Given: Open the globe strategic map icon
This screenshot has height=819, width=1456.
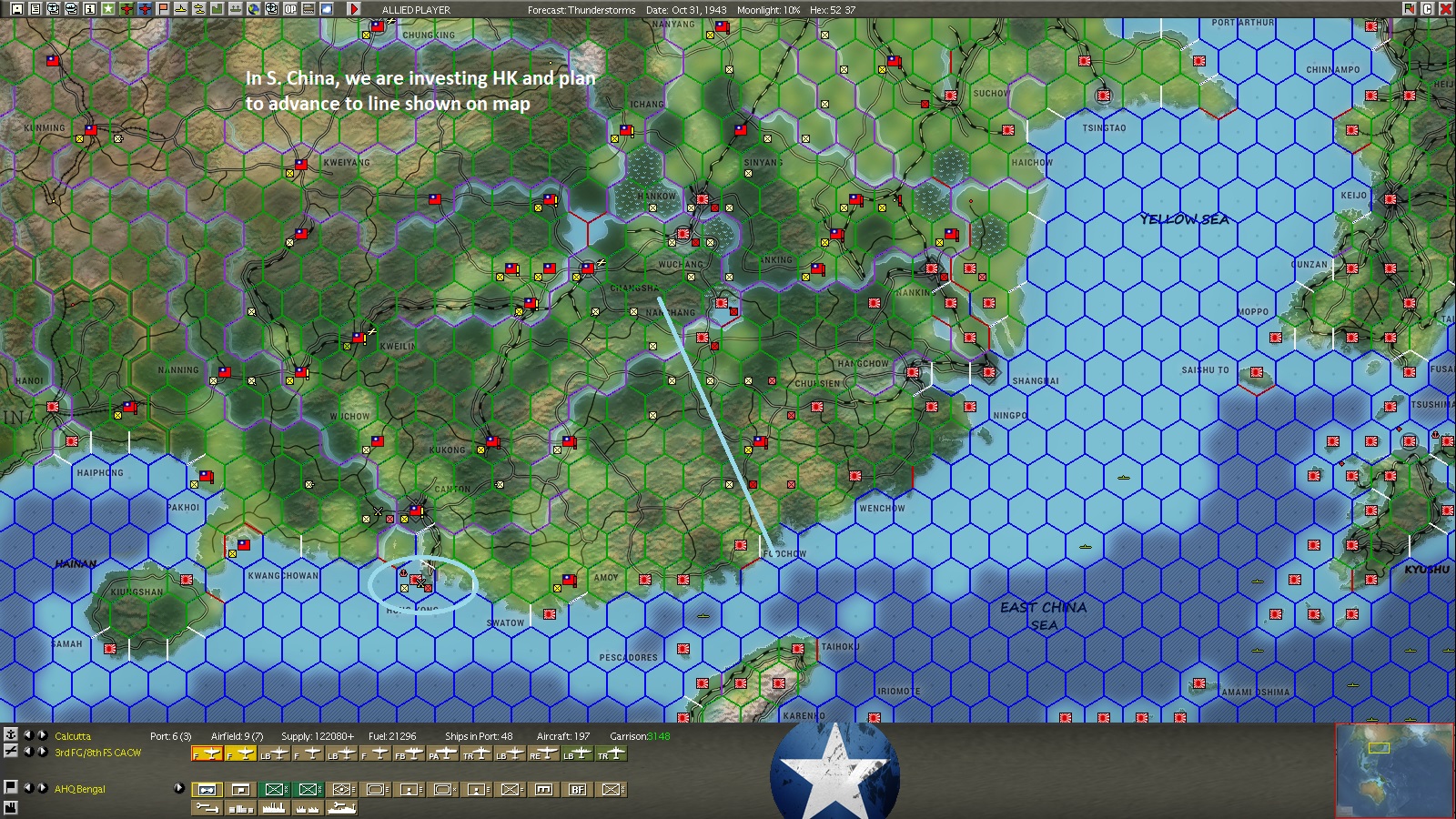Looking at the screenshot, I should (256, 7).
